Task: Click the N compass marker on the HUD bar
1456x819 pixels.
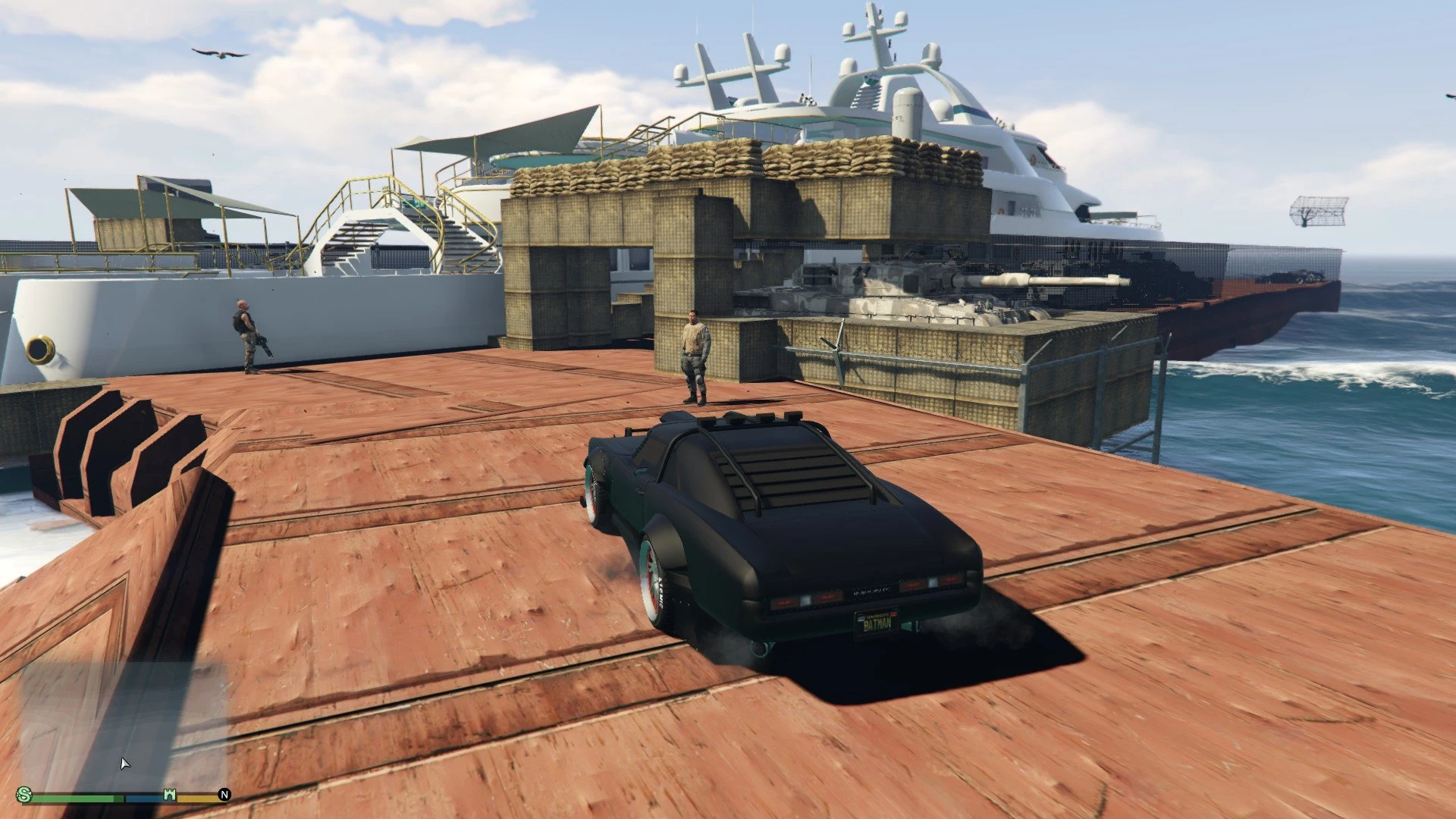Action: click(x=224, y=794)
